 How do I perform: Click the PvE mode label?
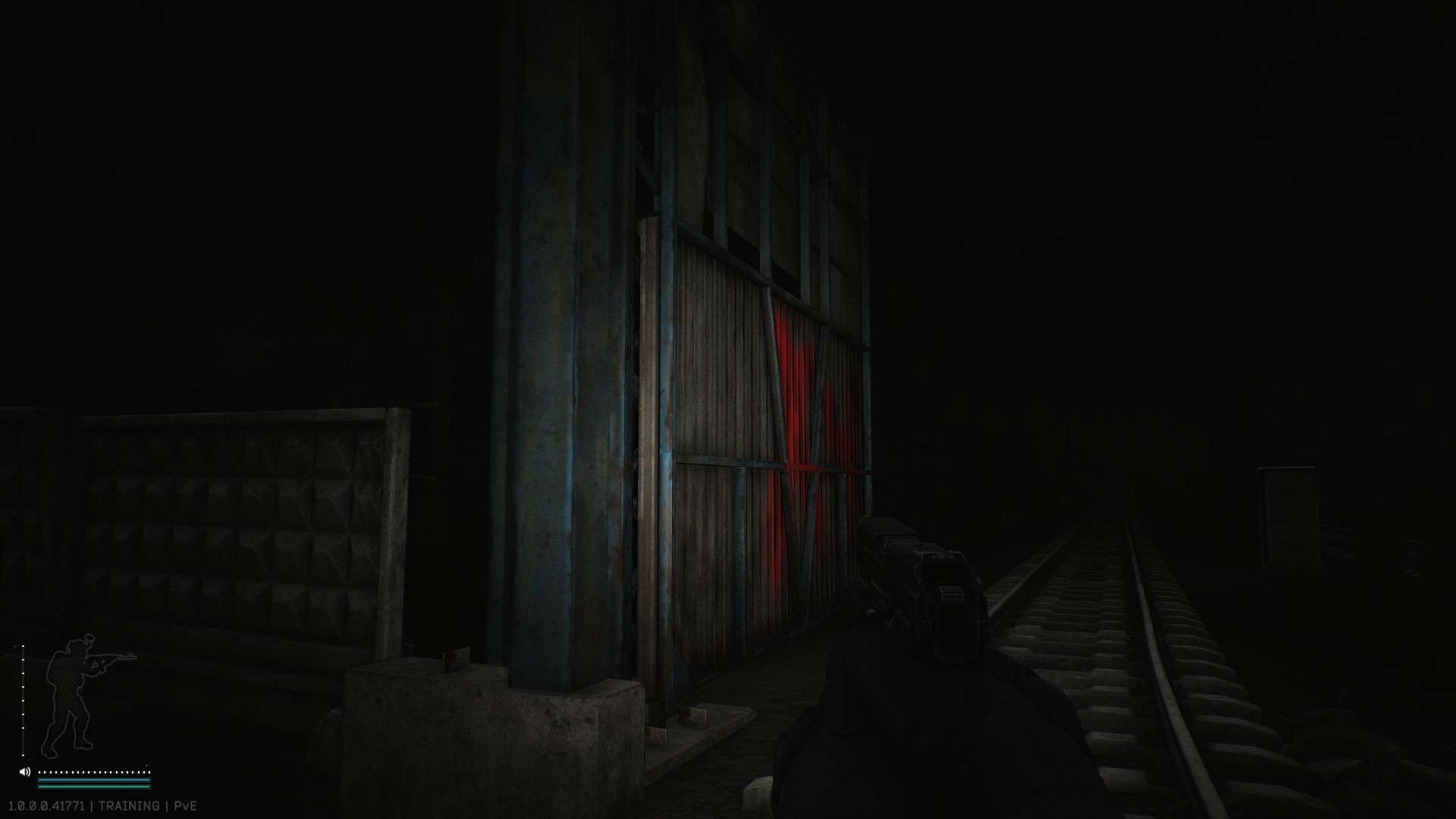[186, 805]
